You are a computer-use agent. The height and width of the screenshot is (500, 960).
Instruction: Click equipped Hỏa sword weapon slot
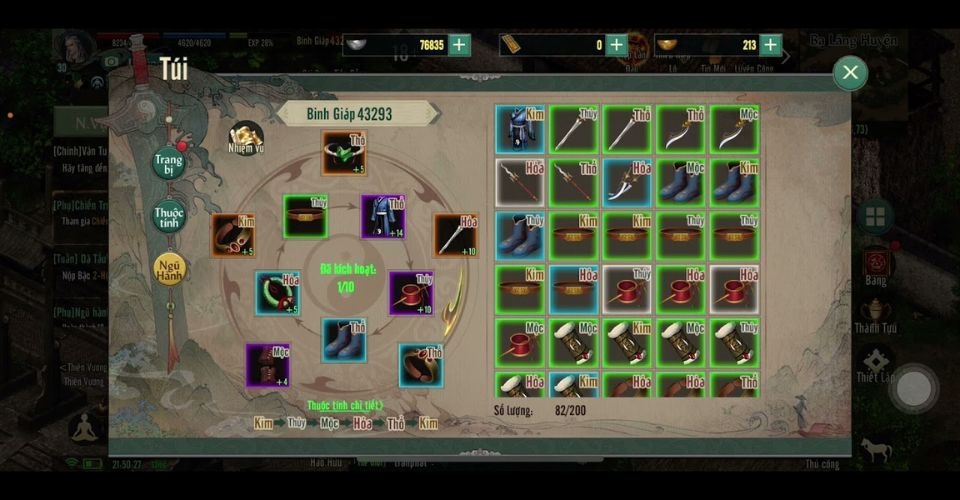[455, 235]
